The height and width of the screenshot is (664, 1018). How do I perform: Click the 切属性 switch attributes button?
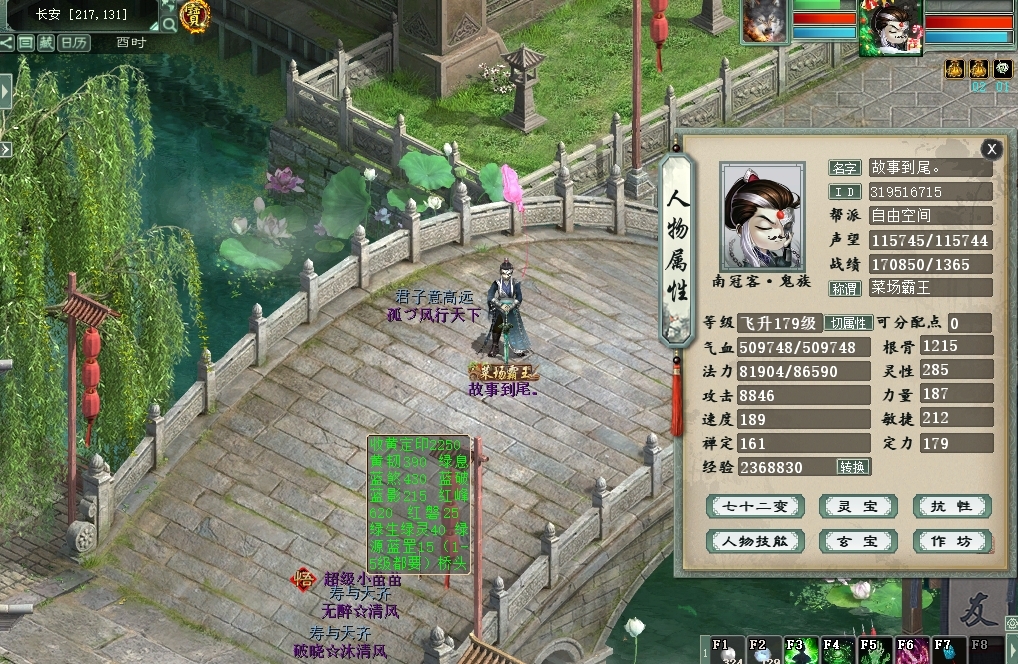coord(848,323)
